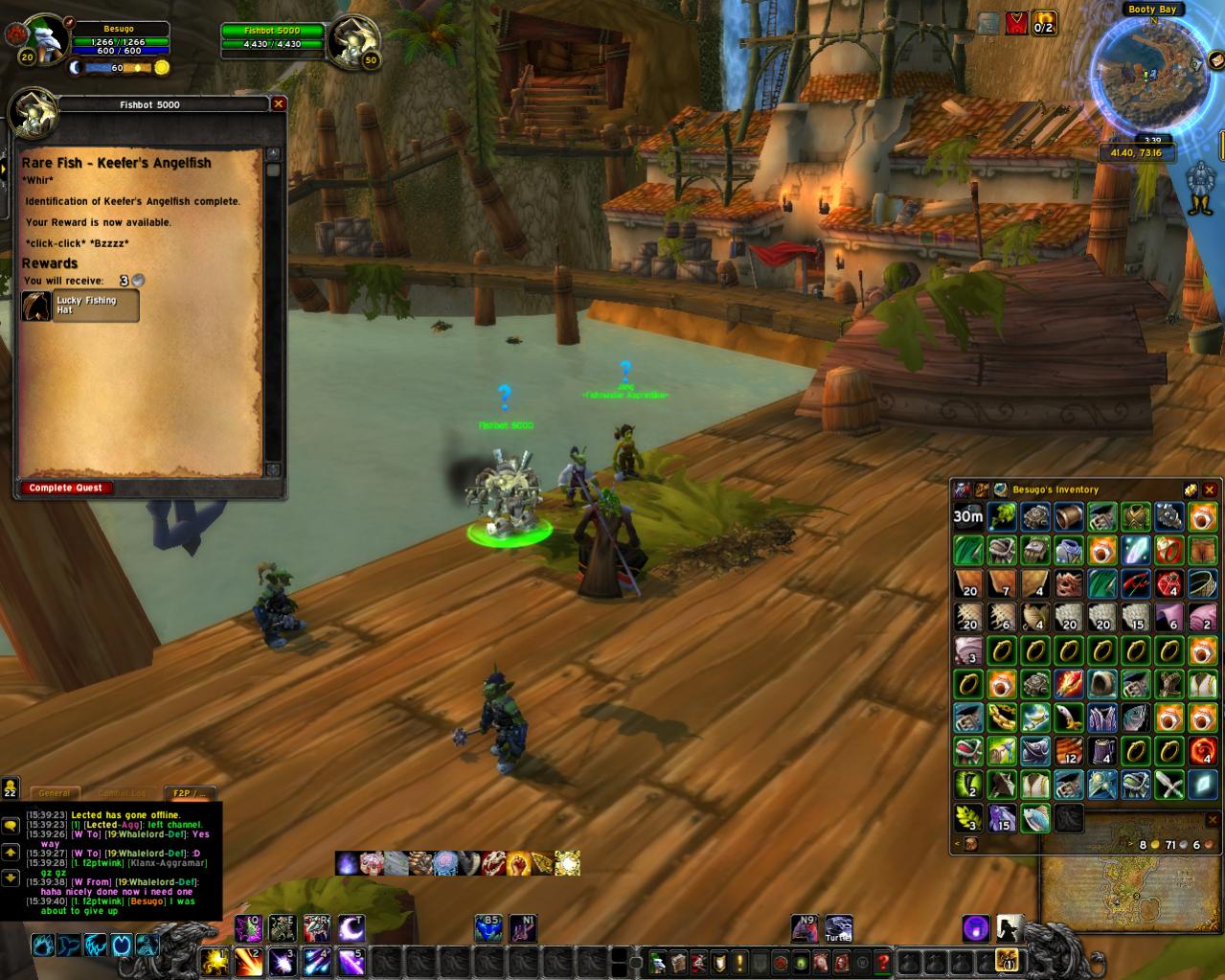Image resolution: width=1225 pixels, height=980 pixels.
Task: Open the red question mark help button
Action: pyautogui.click(x=883, y=962)
